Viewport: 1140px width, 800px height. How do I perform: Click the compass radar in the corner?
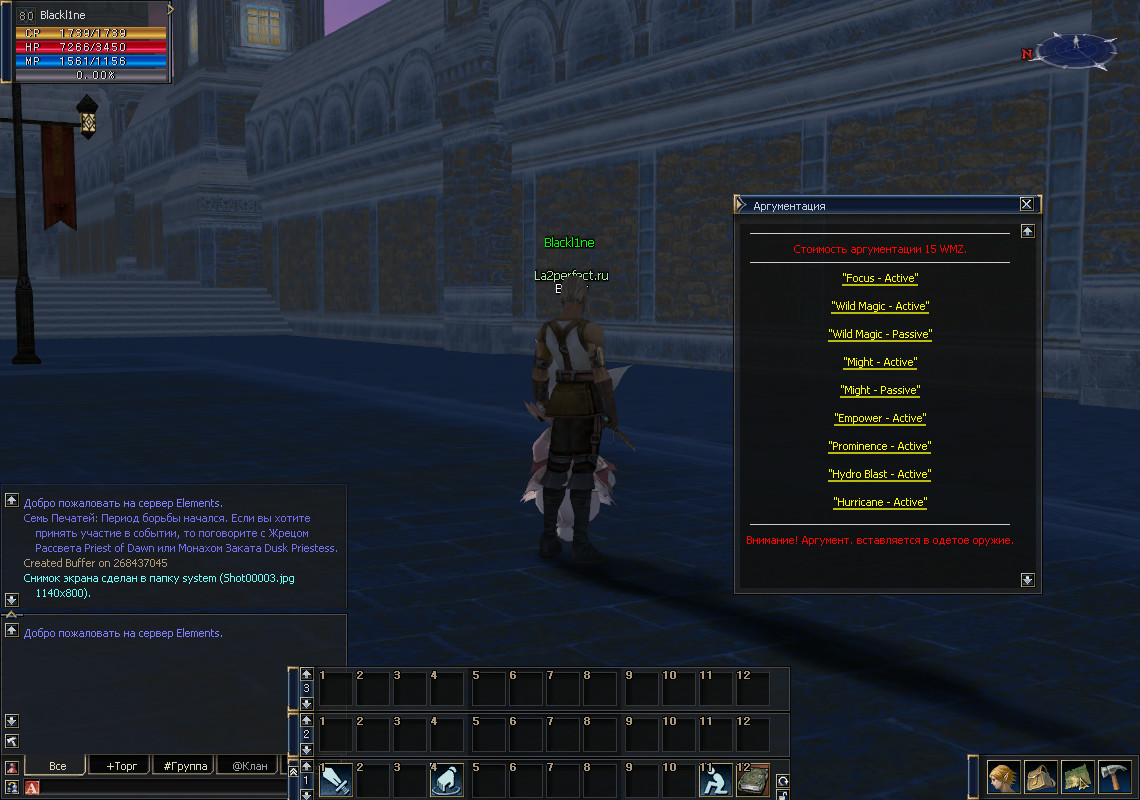1076,50
